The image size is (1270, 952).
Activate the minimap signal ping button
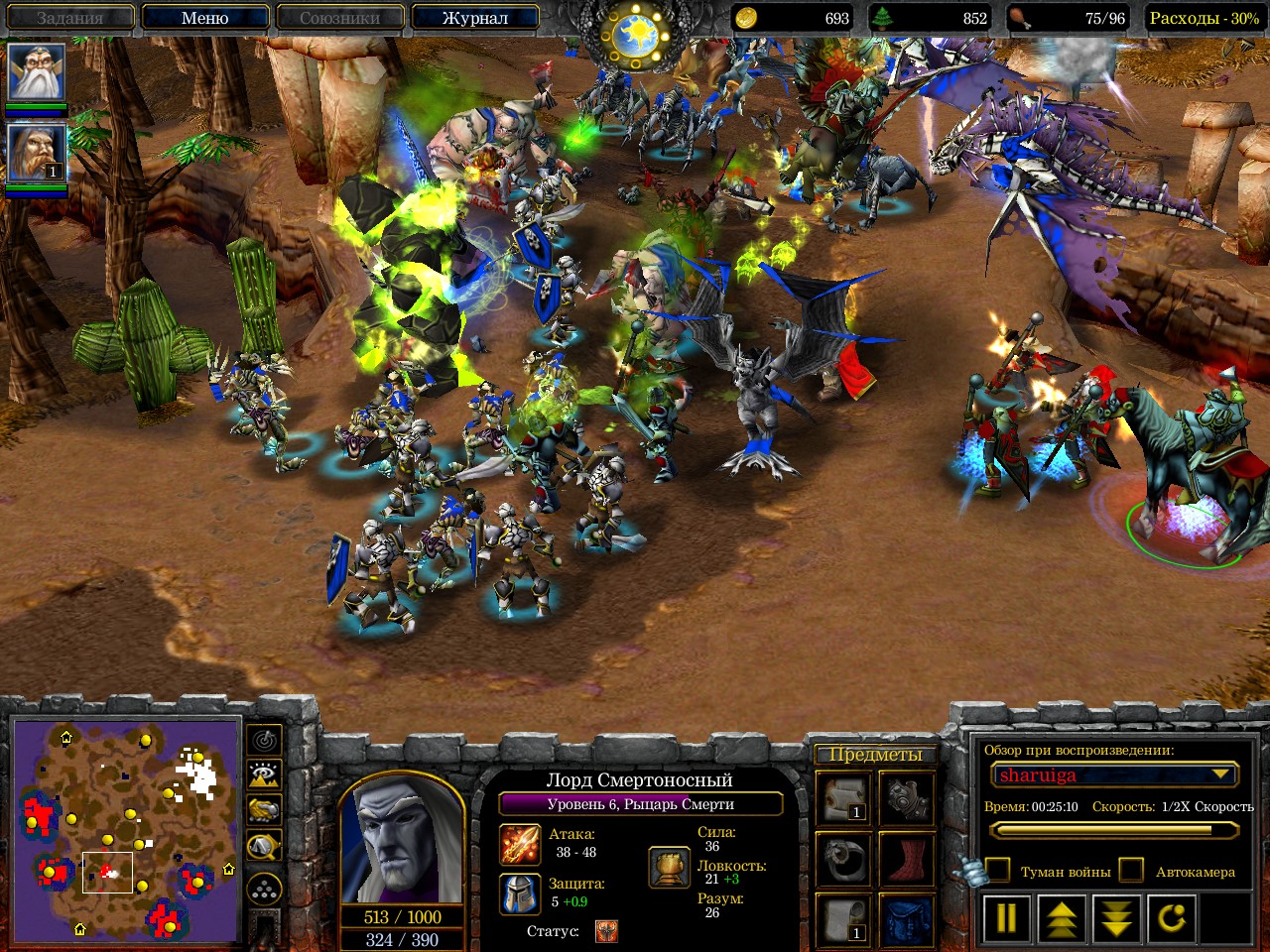pos(264,740)
